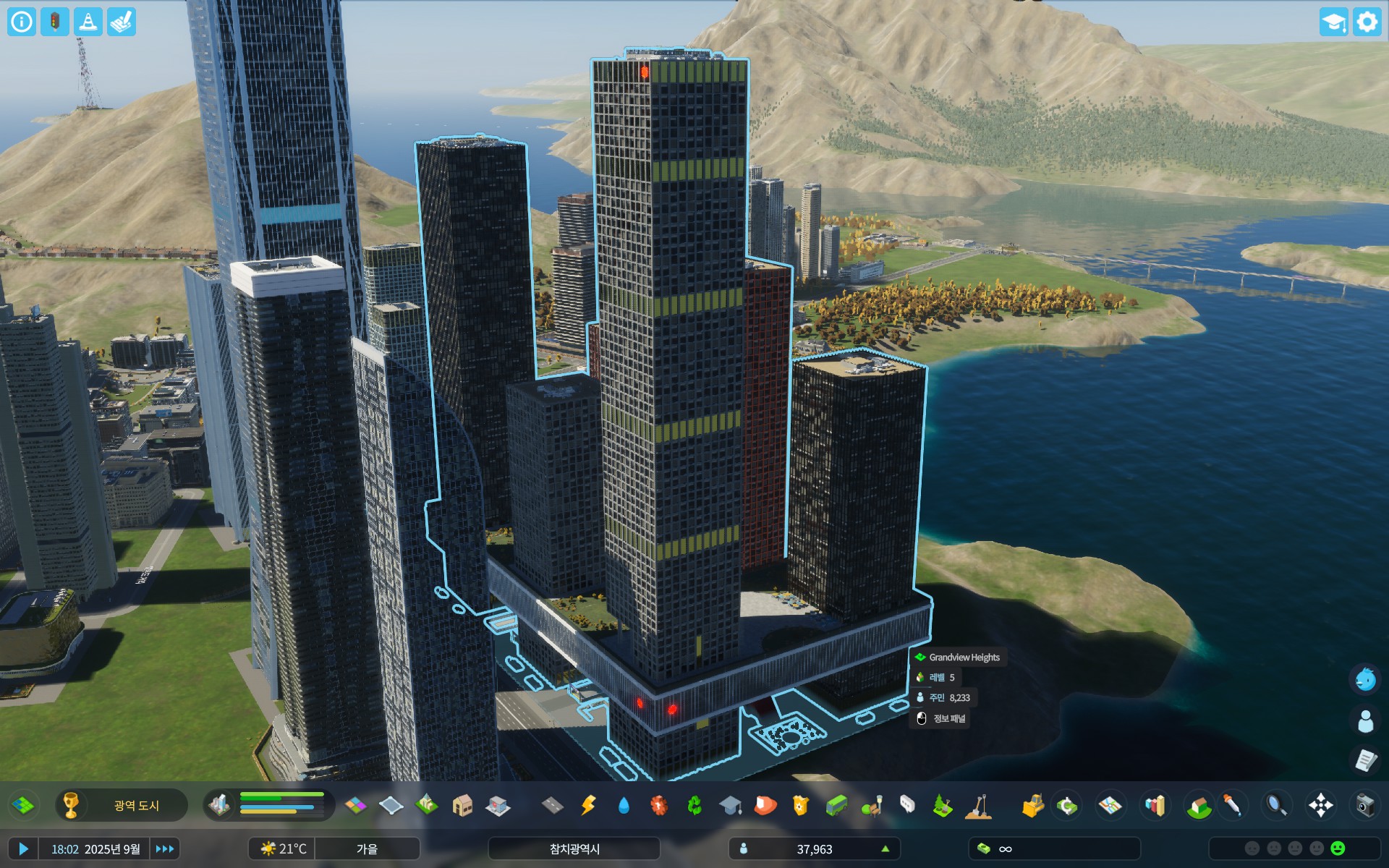Screen dimensions: 1389x868
Task: Open the police badge services menu
Action: (800, 805)
